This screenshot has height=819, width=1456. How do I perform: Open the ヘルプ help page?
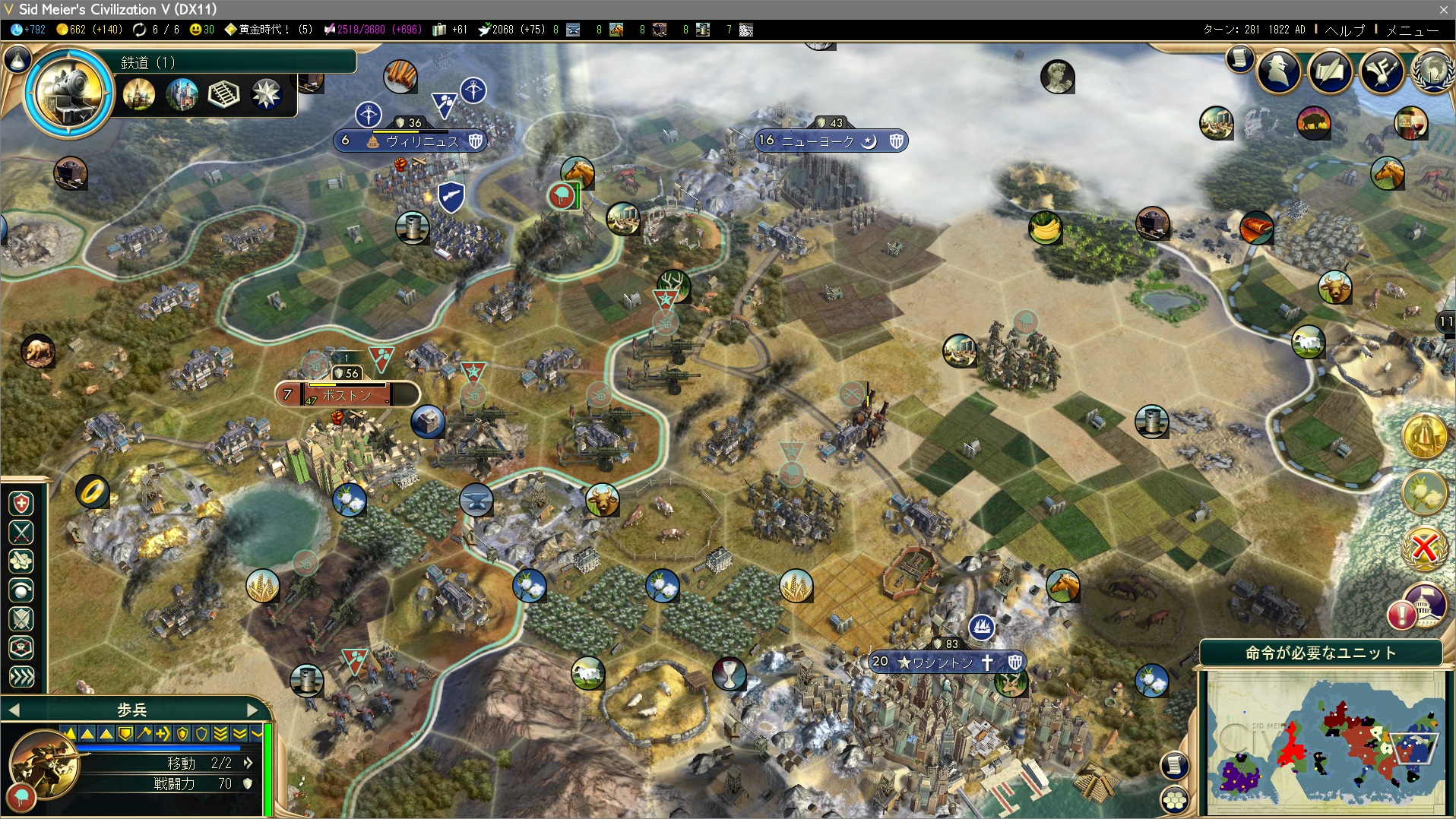tap(1344, 30)
